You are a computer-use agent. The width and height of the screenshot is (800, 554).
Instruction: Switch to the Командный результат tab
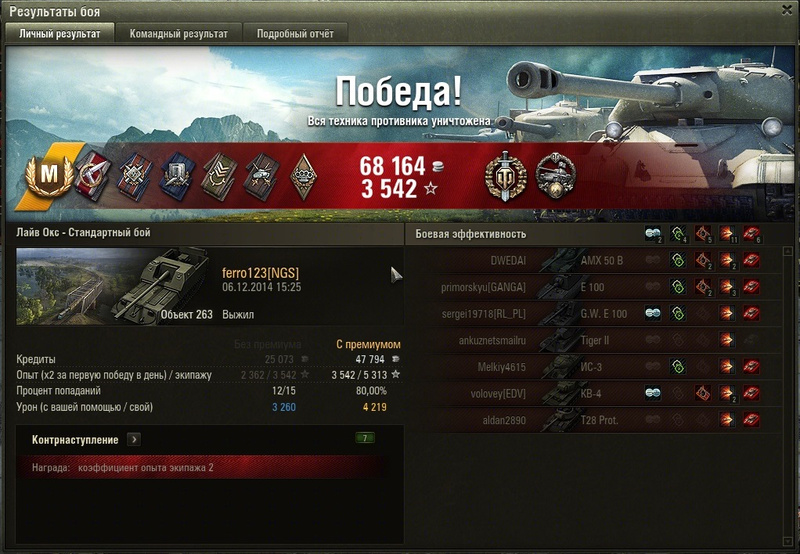[x=178, y=34]
